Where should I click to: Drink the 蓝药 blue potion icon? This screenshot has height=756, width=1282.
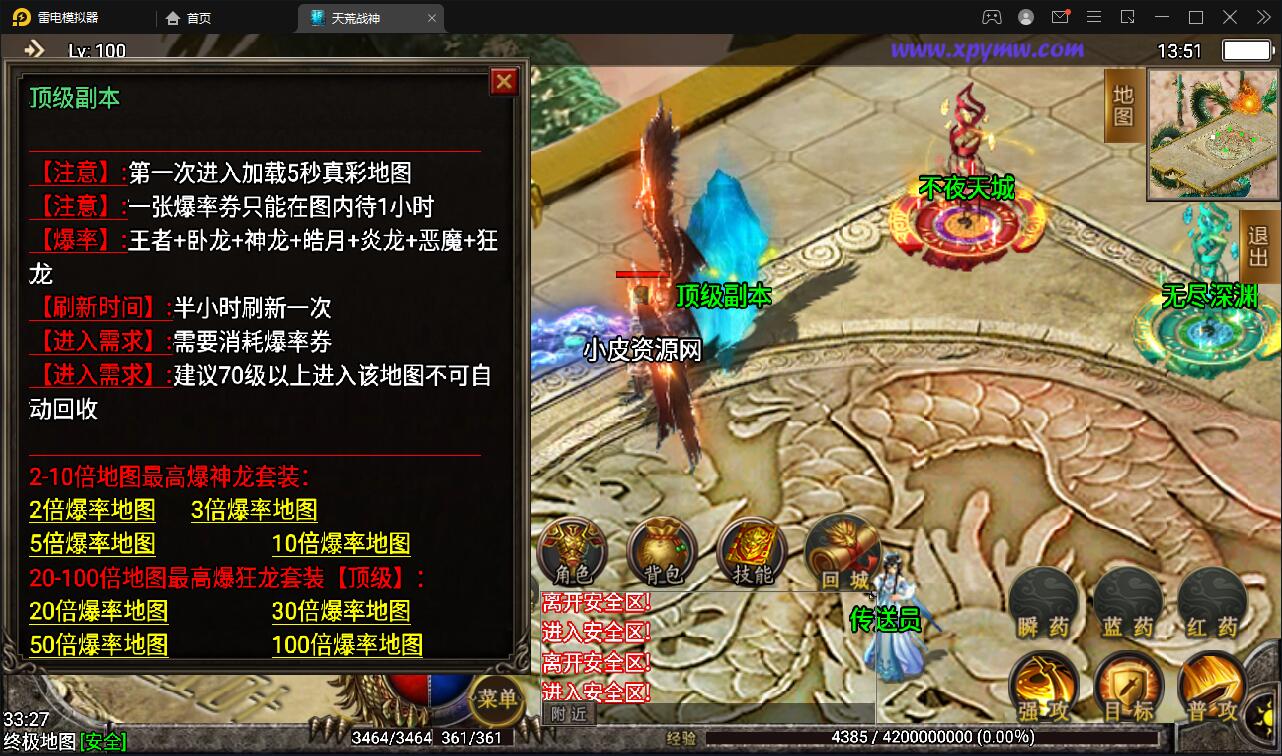[1128, 599]
